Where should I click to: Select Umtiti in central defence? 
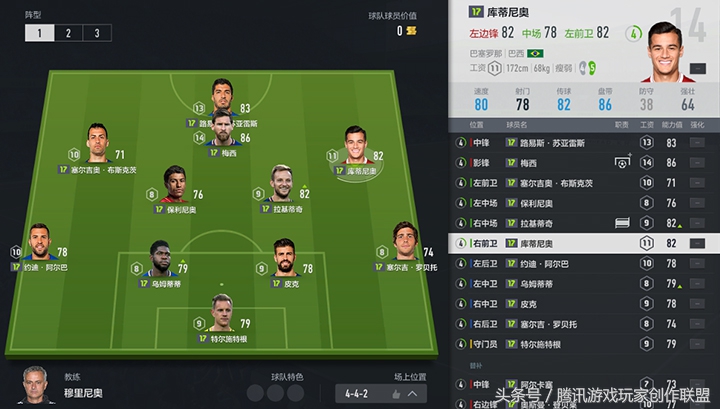160,259
